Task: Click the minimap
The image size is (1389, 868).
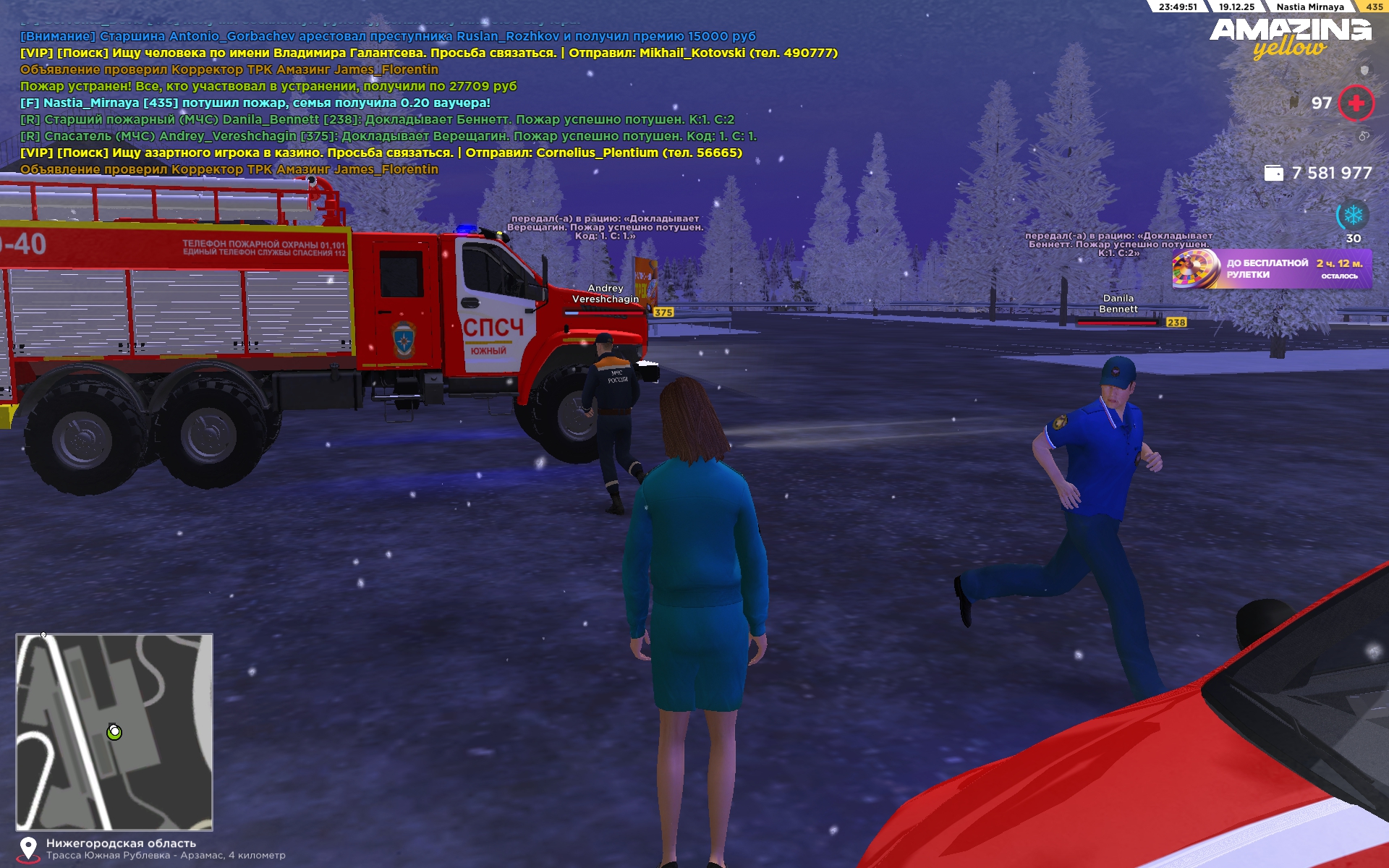Action: click(x=114, y=732)
